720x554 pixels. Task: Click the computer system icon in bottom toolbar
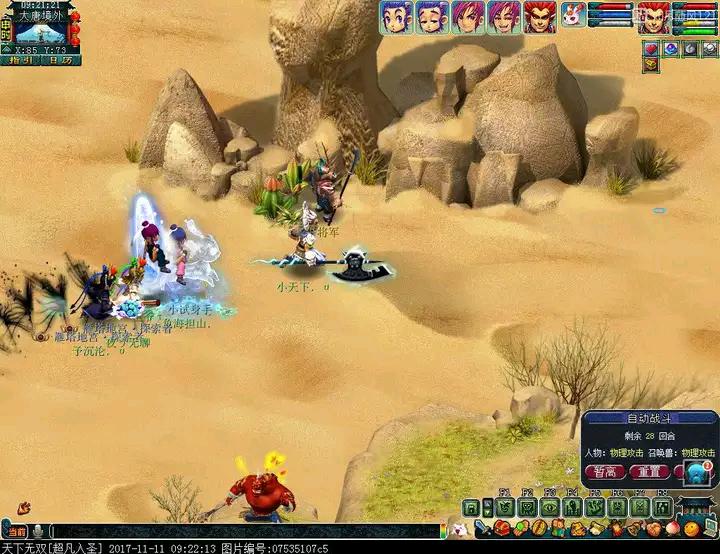(x=709, y=528)
